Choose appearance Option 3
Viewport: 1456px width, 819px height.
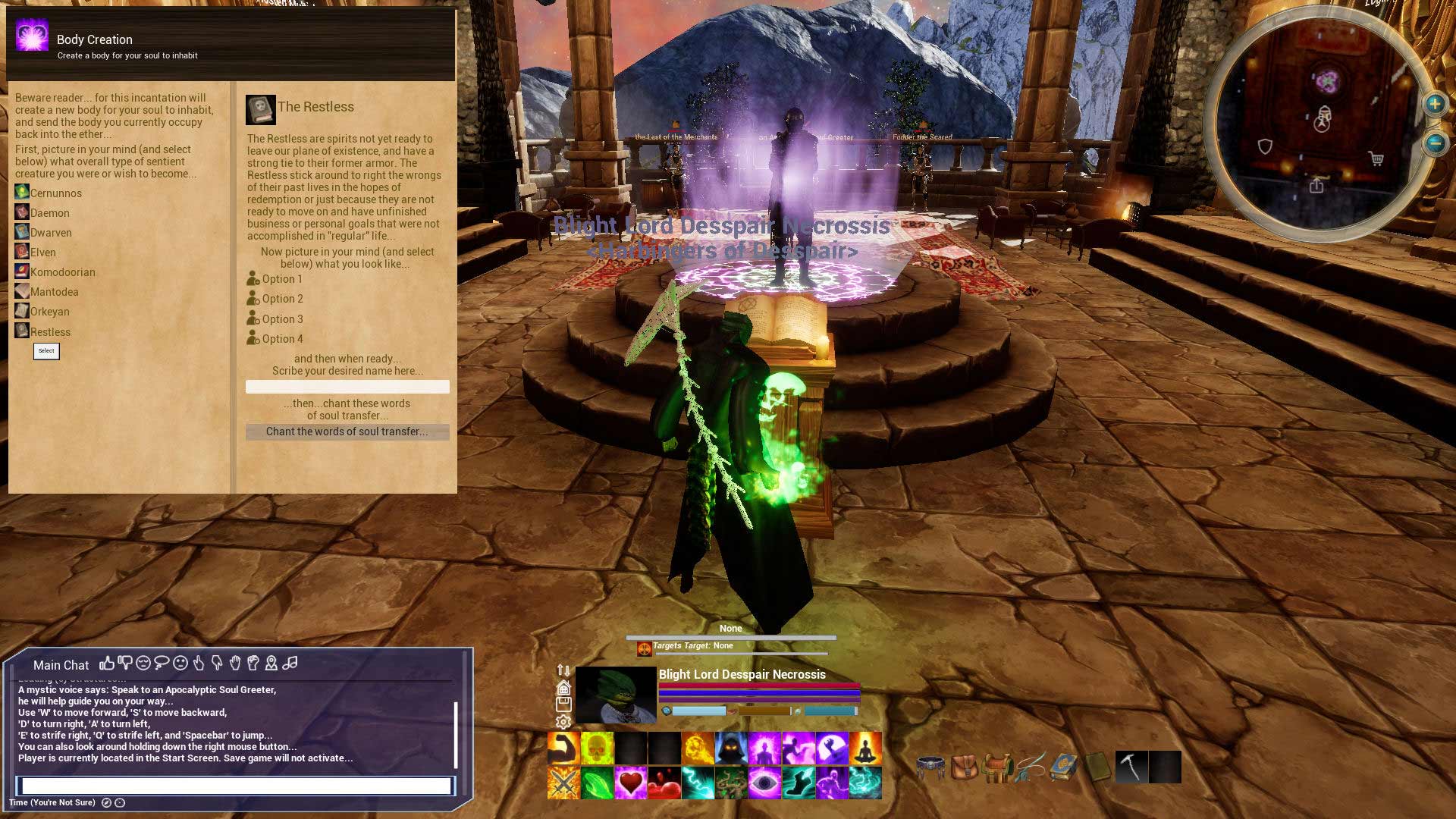(x=281, y=319)
